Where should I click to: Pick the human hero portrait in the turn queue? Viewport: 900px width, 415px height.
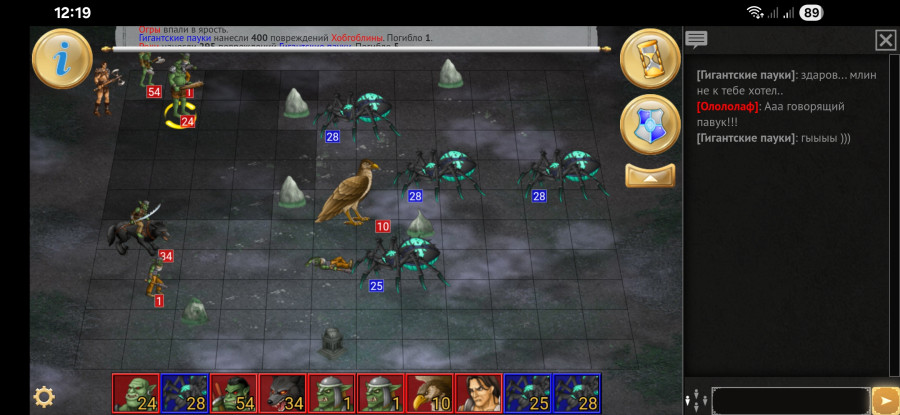point(478,394)
